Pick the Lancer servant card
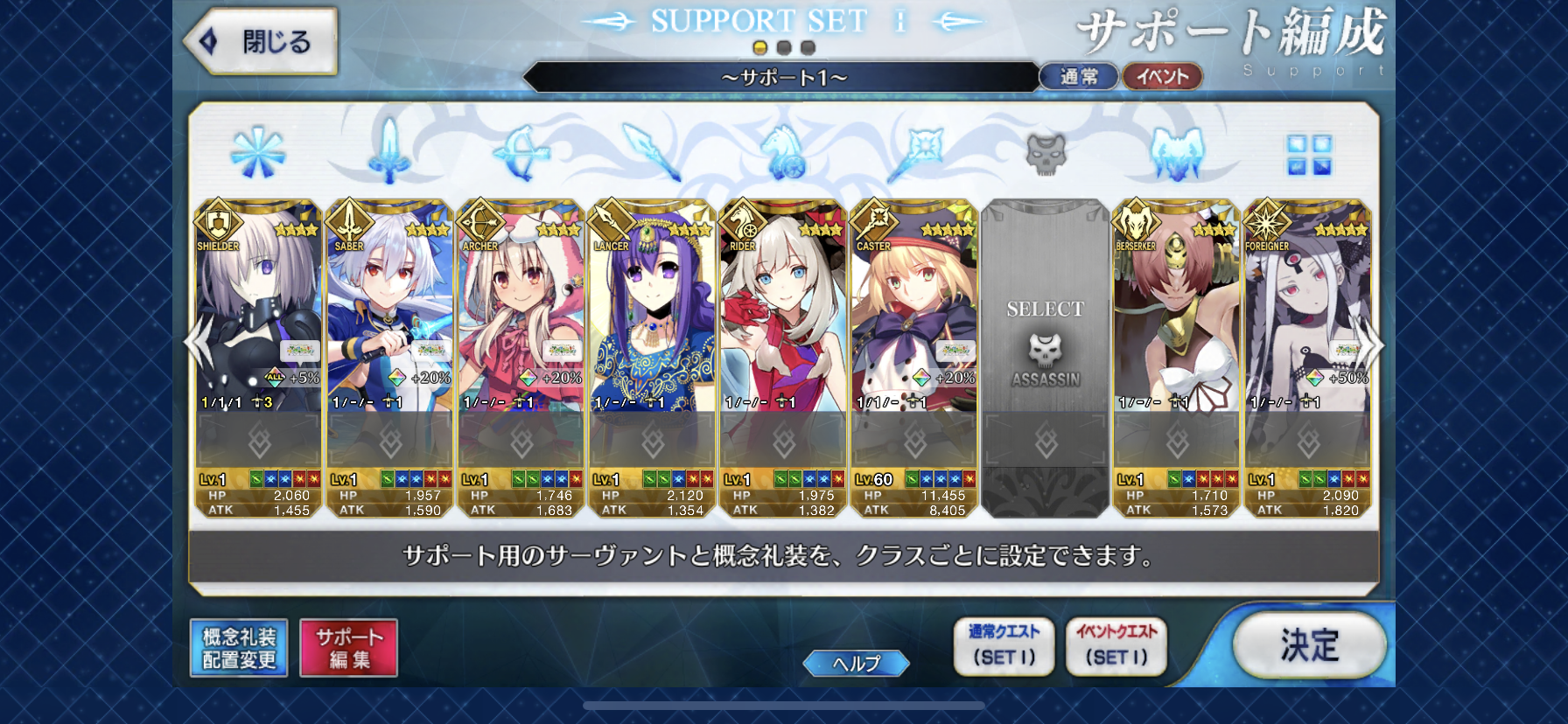This screenshot has height=724, width=1568. [x=652, y=315]
